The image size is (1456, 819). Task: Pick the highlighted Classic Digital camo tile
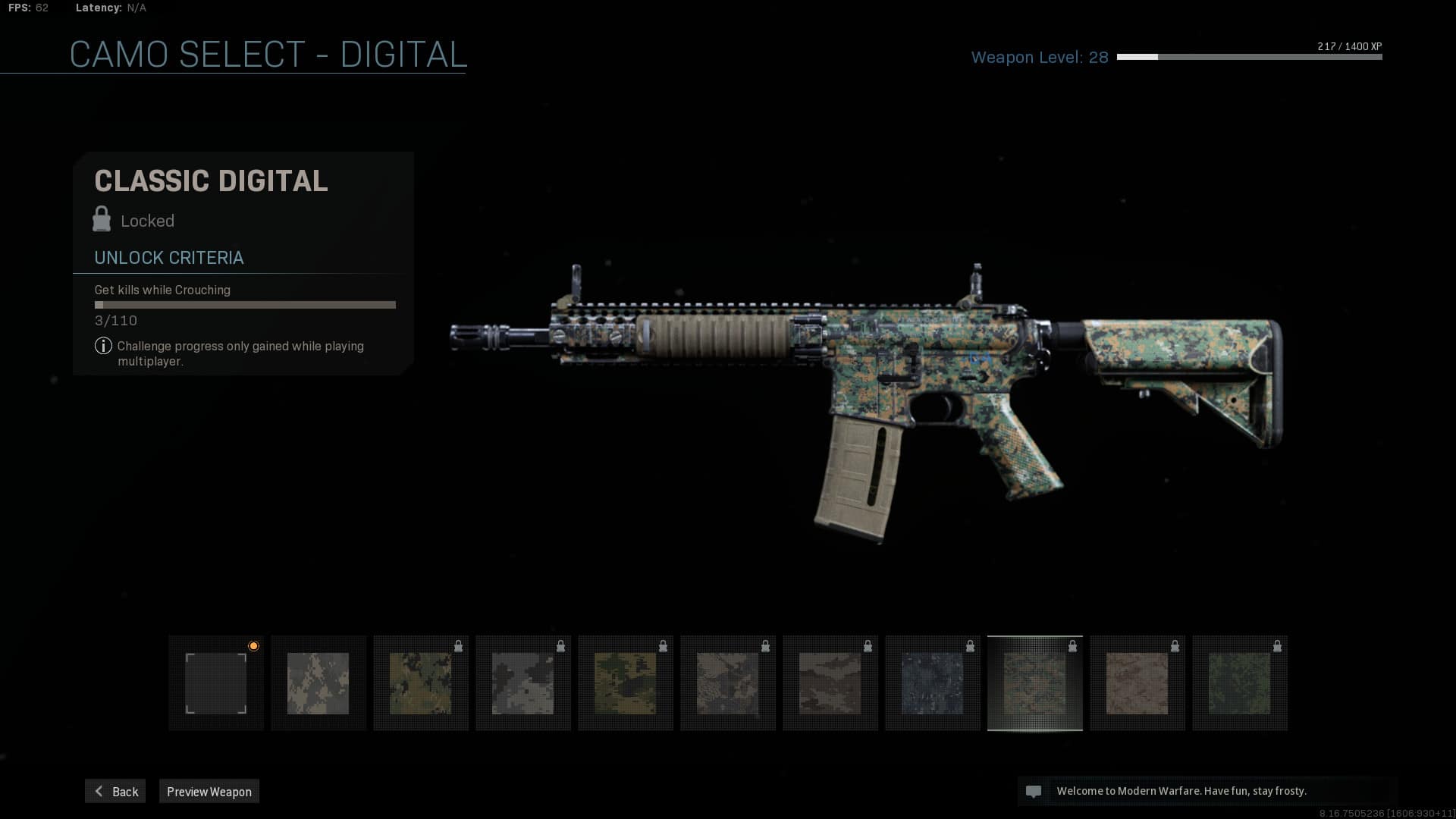point(1035,683)
